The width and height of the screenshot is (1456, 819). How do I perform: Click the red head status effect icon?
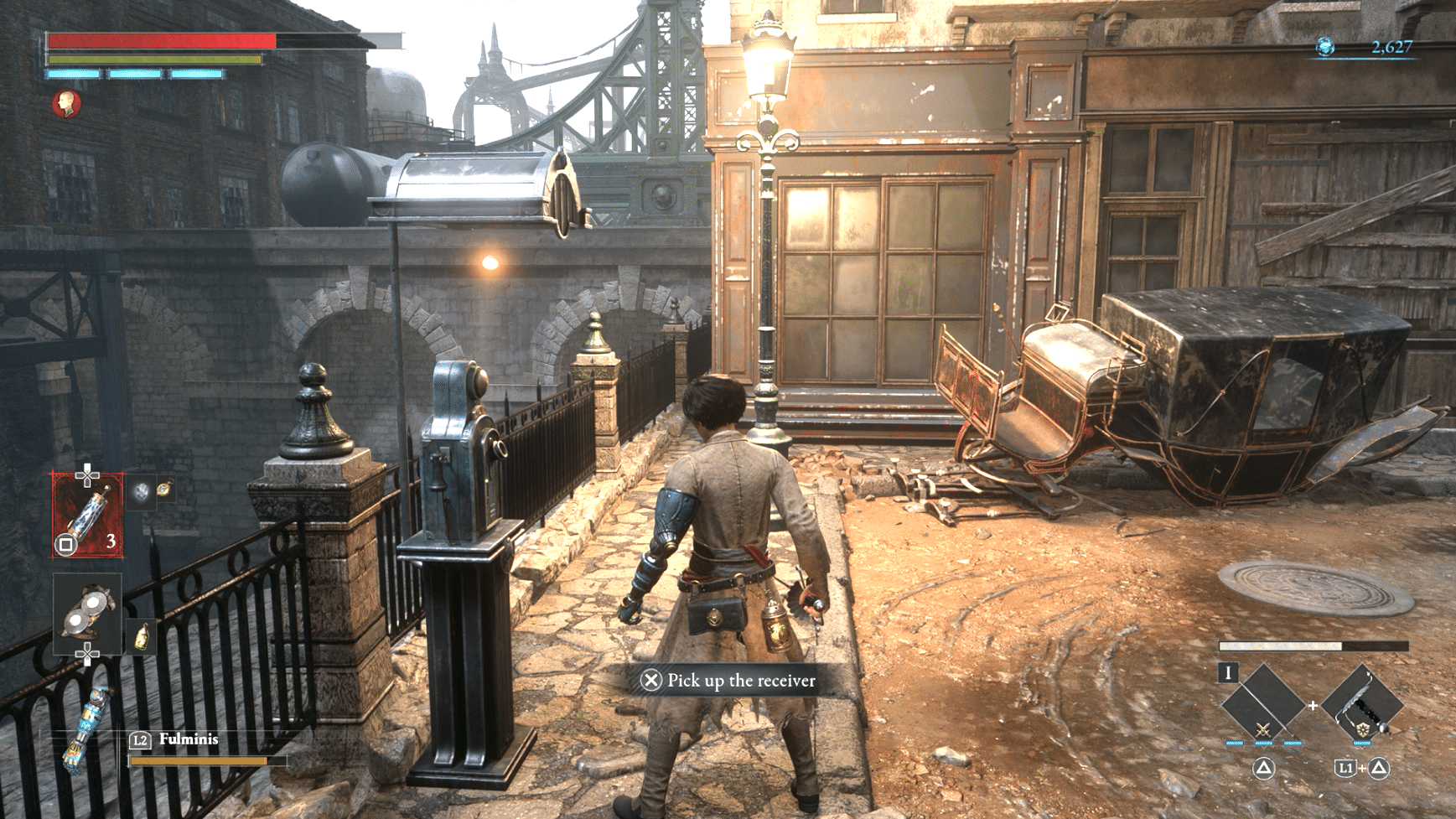coord(66,105)
